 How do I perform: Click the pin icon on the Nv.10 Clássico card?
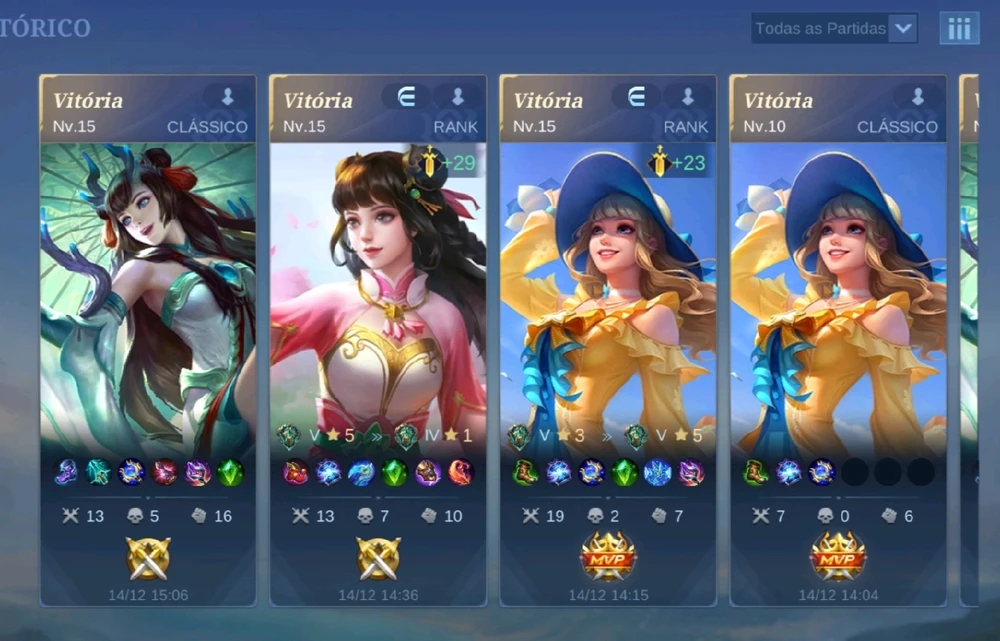click(x=917, y=97)
